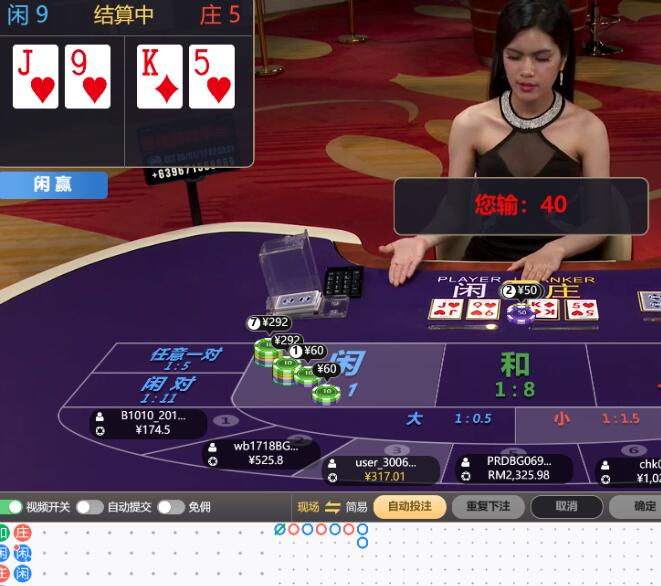The height and width of the screenshot is (586, 661).
Task: Turn on the 免佣 commission-free toggle
Action: 170,507
